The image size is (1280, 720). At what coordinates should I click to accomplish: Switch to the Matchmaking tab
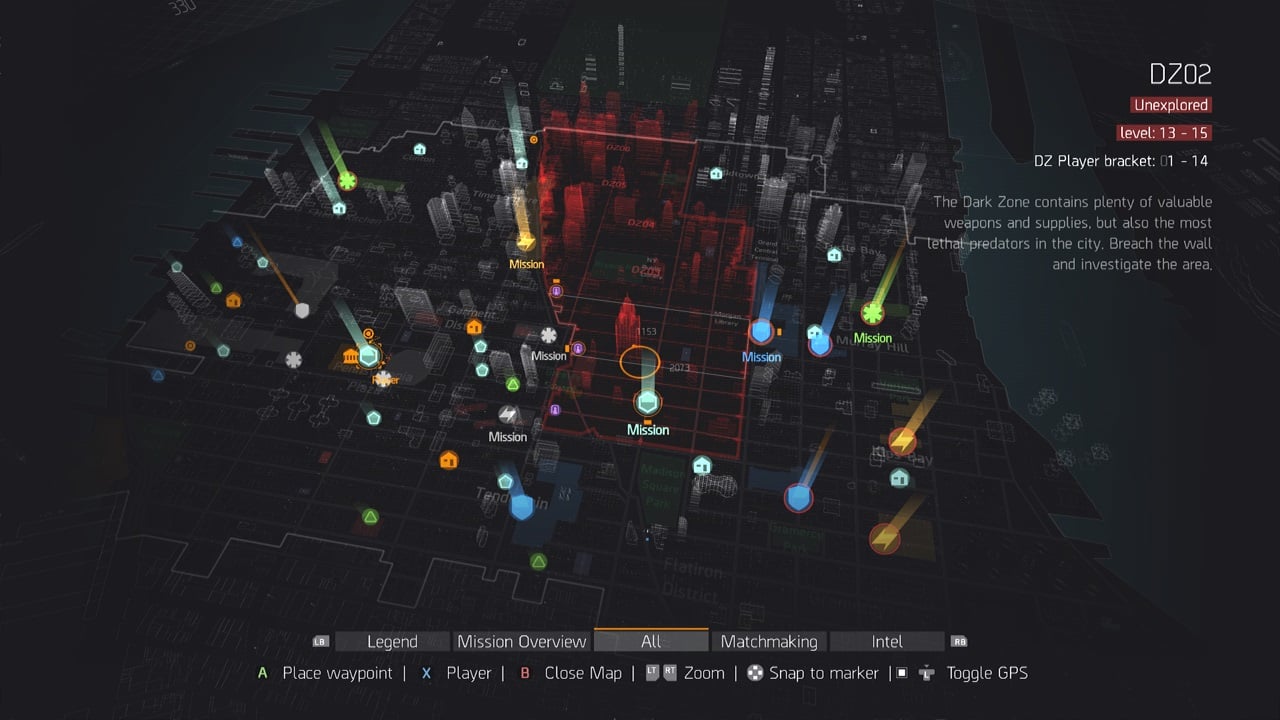(768, 641)
